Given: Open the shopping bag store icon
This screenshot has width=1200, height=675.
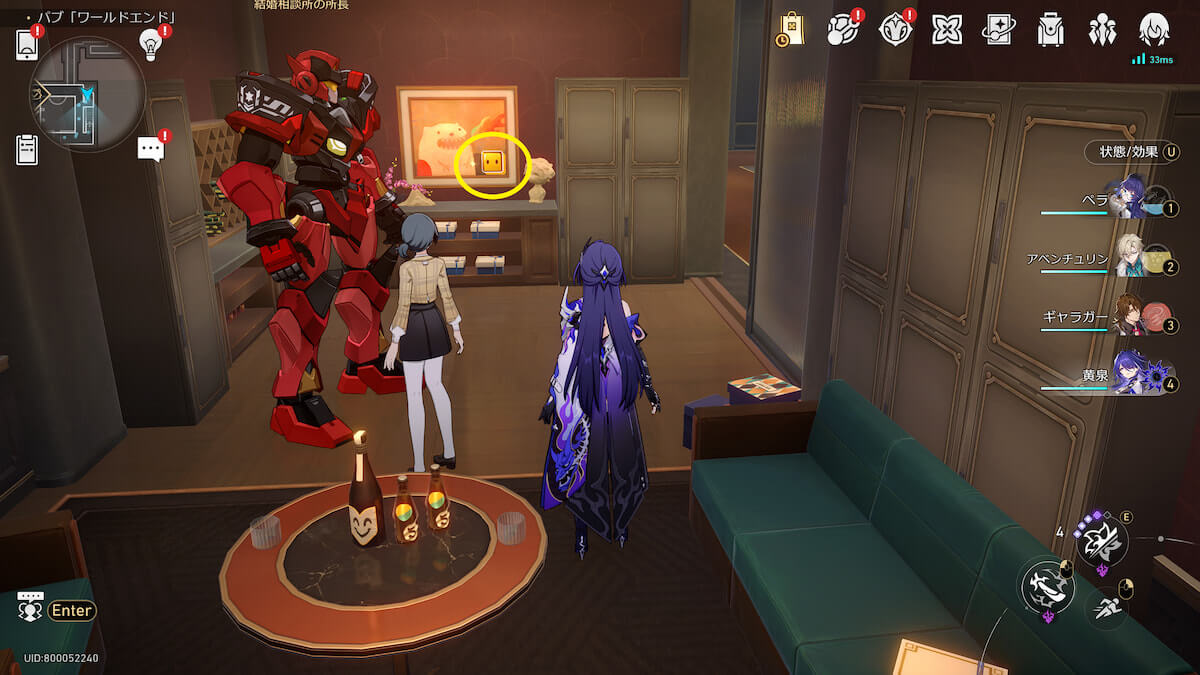Looking at the screenshot, I should tap(791, 29).
